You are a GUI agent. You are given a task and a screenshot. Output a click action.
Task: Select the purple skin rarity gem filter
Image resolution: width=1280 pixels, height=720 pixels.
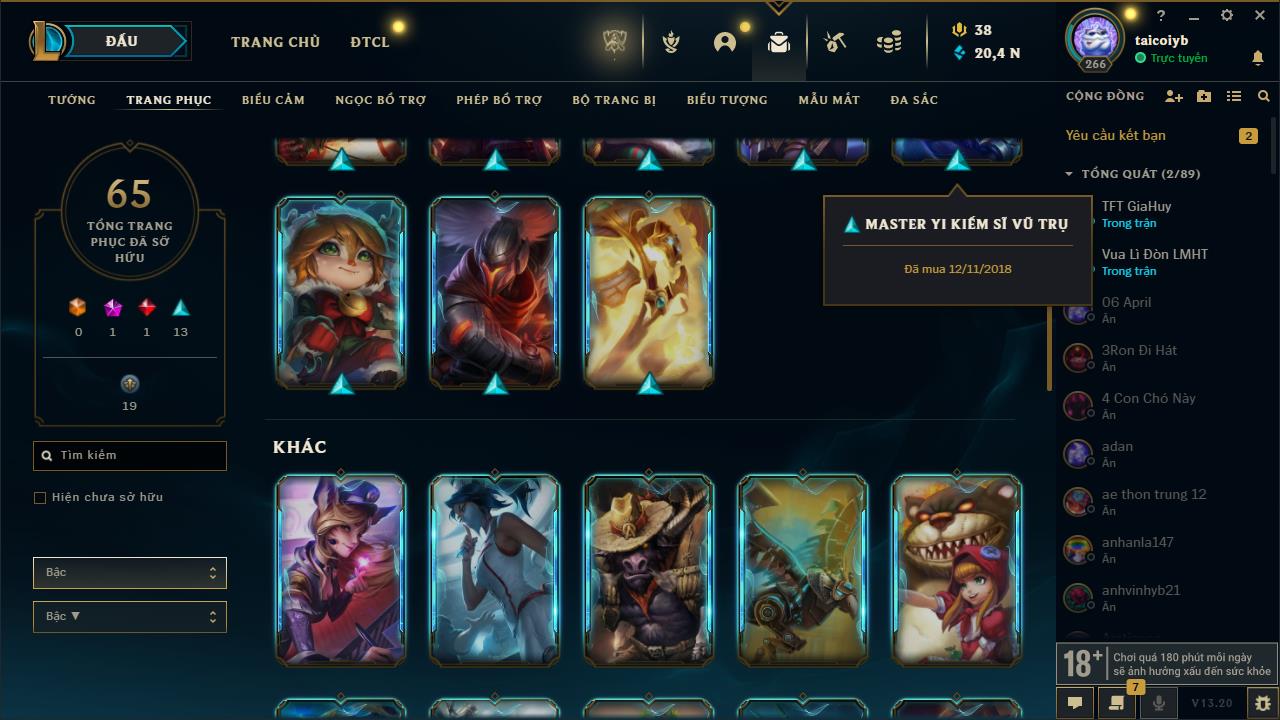(x=112, y=309)
